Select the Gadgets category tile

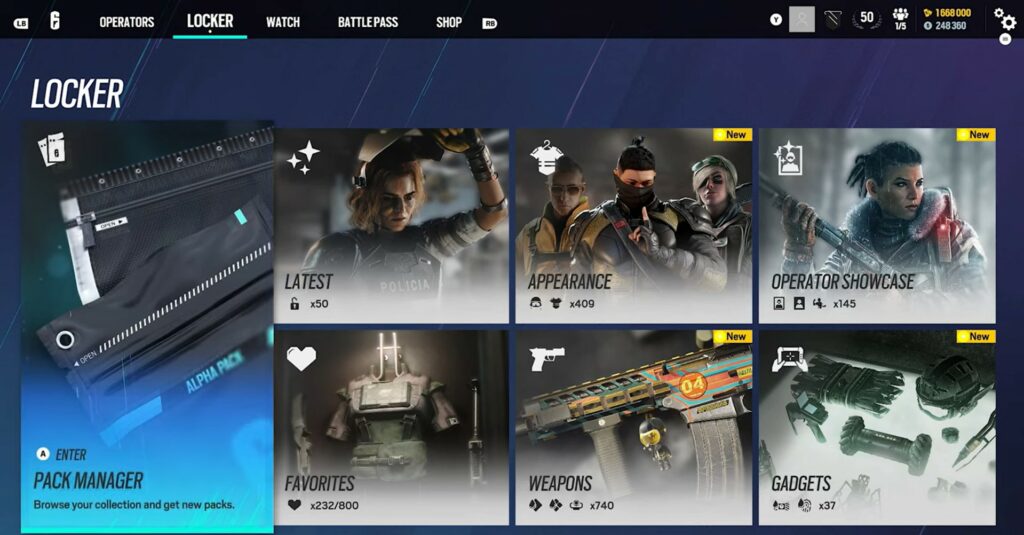pyautogui.click(x=877, y=427)
